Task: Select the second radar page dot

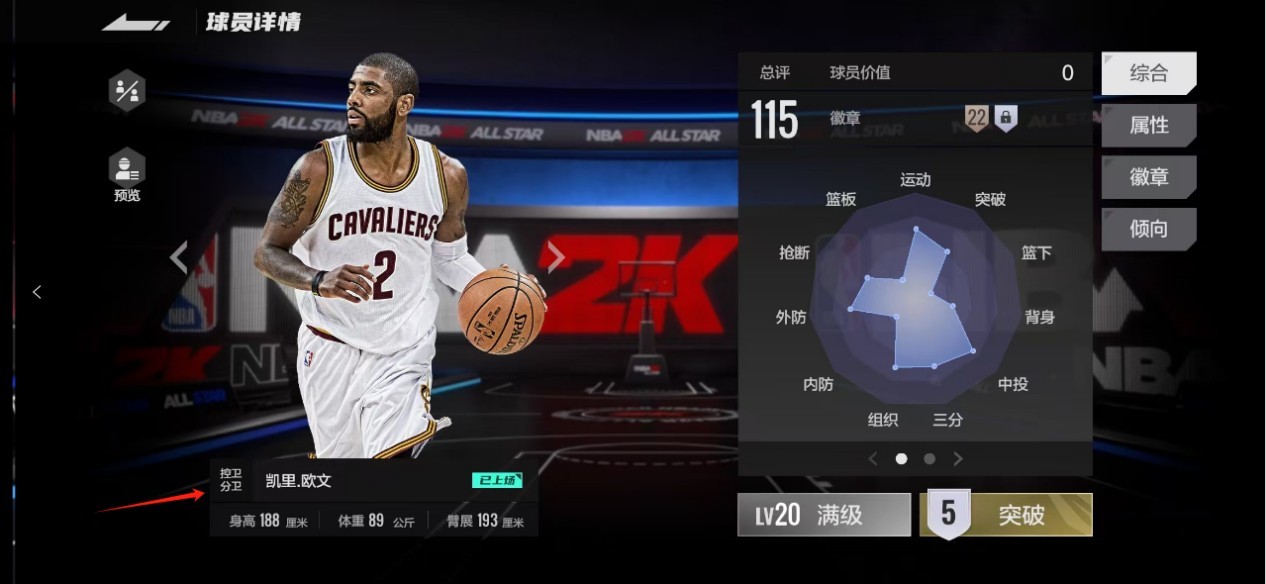Action: (x=929, y=459)
